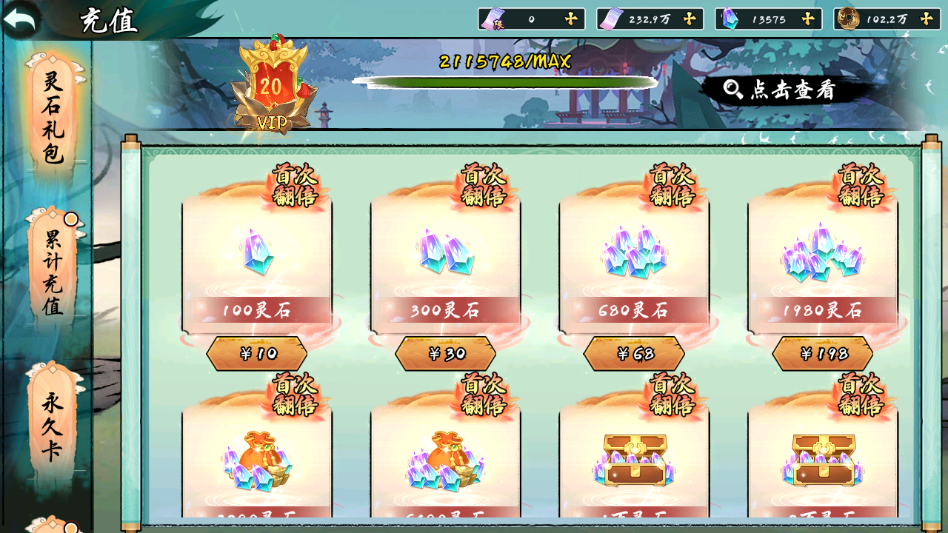Add to the 232.9万 ticket currency
Viewport: 948px width, 533px height.
point(689,19)
